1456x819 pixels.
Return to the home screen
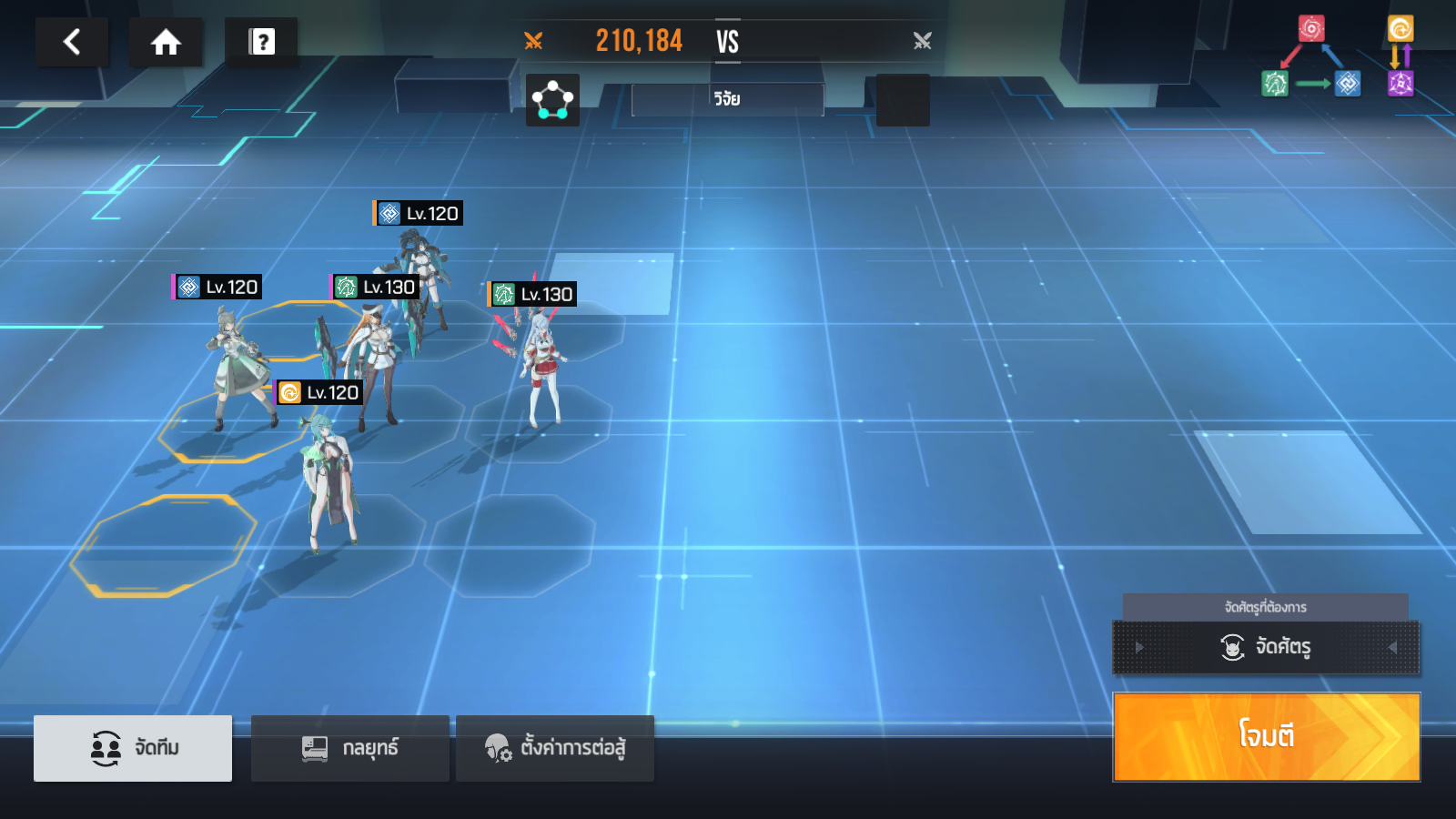click(166, 42)
